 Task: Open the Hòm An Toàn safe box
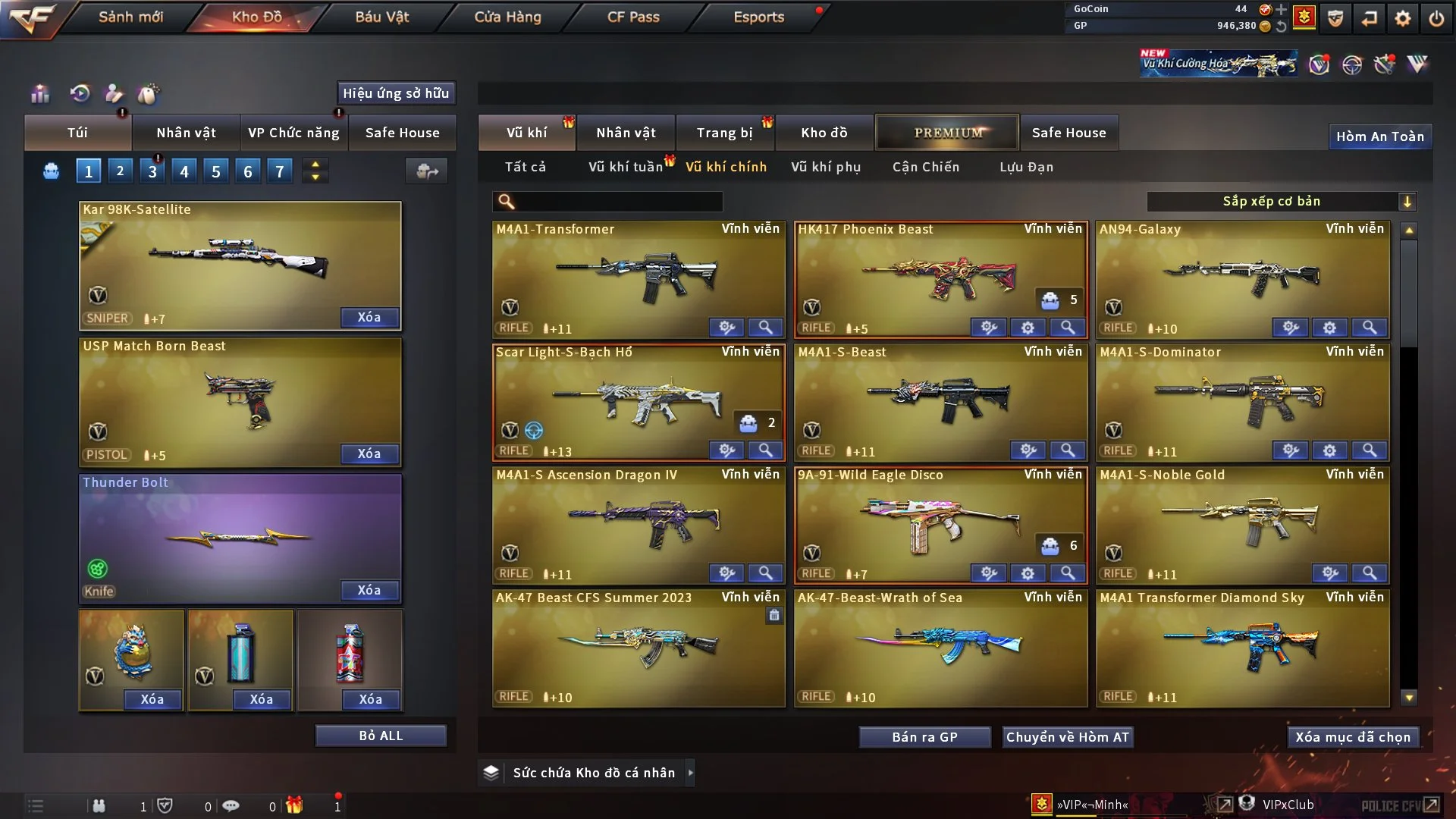click(x=1379, y=136)
